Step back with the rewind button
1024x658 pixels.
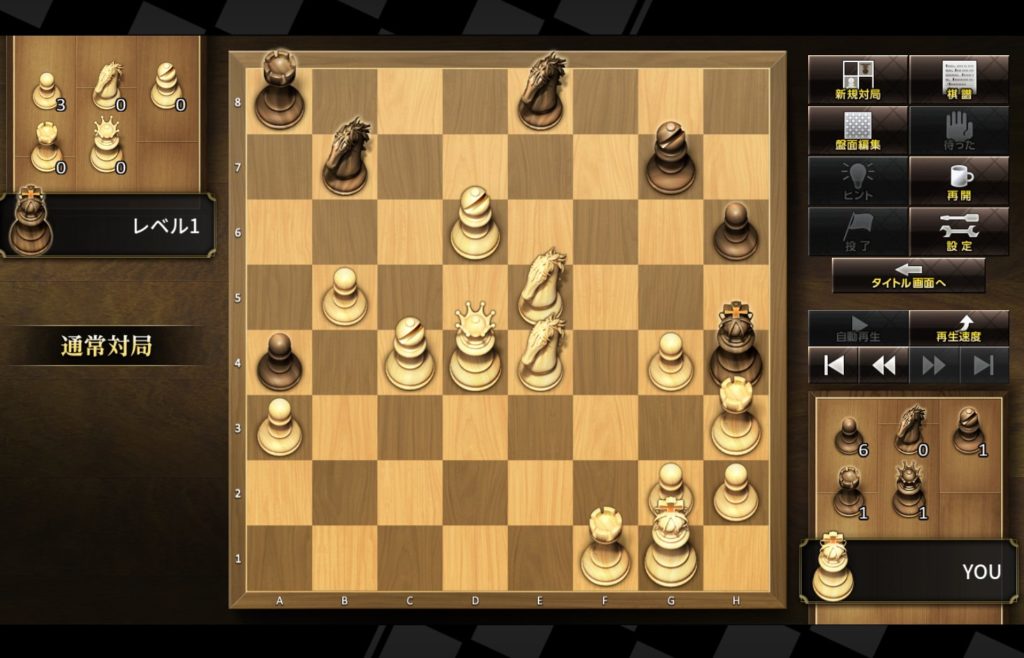point(883,365)
